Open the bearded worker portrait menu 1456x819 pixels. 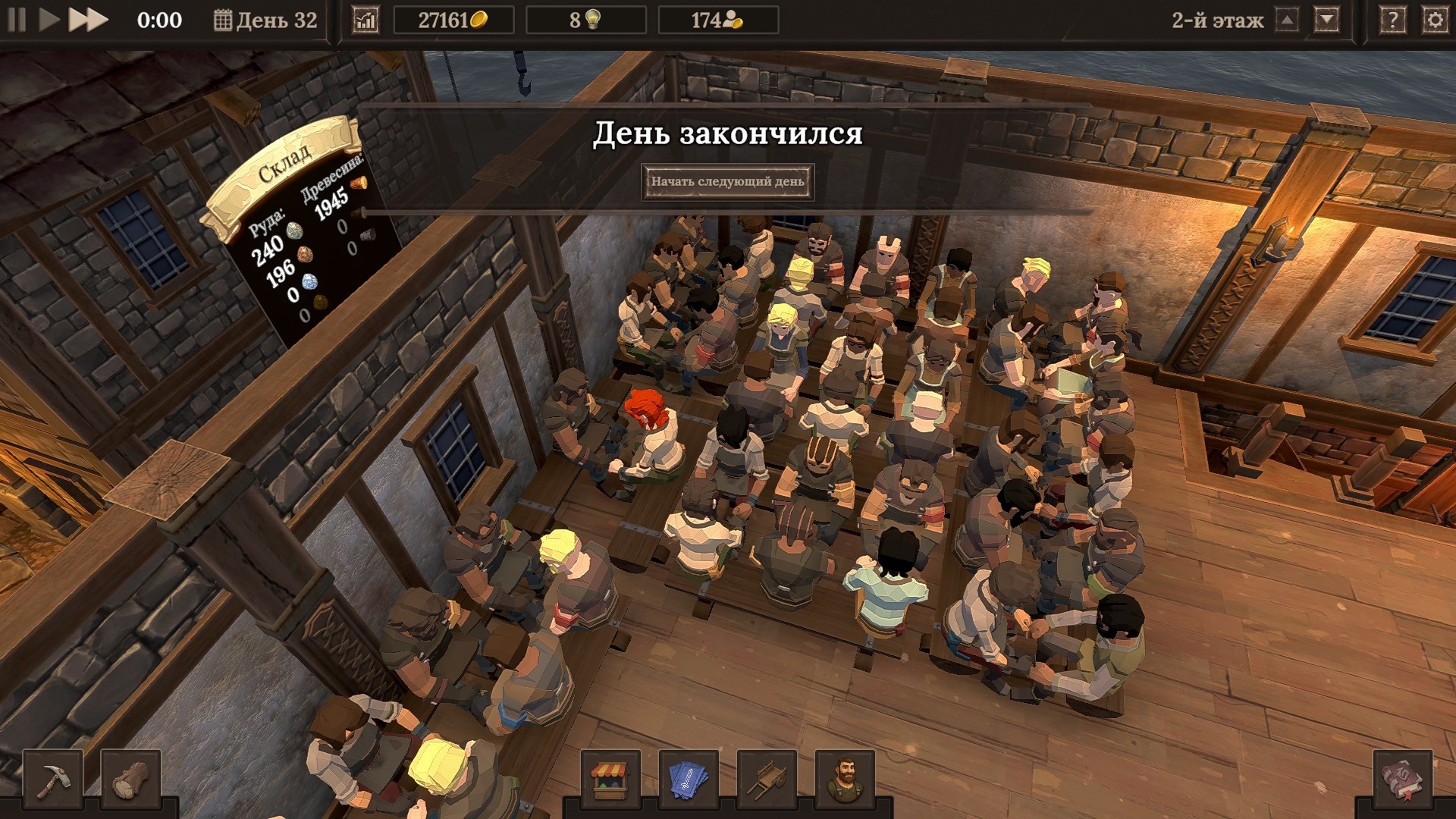(845, 779)
